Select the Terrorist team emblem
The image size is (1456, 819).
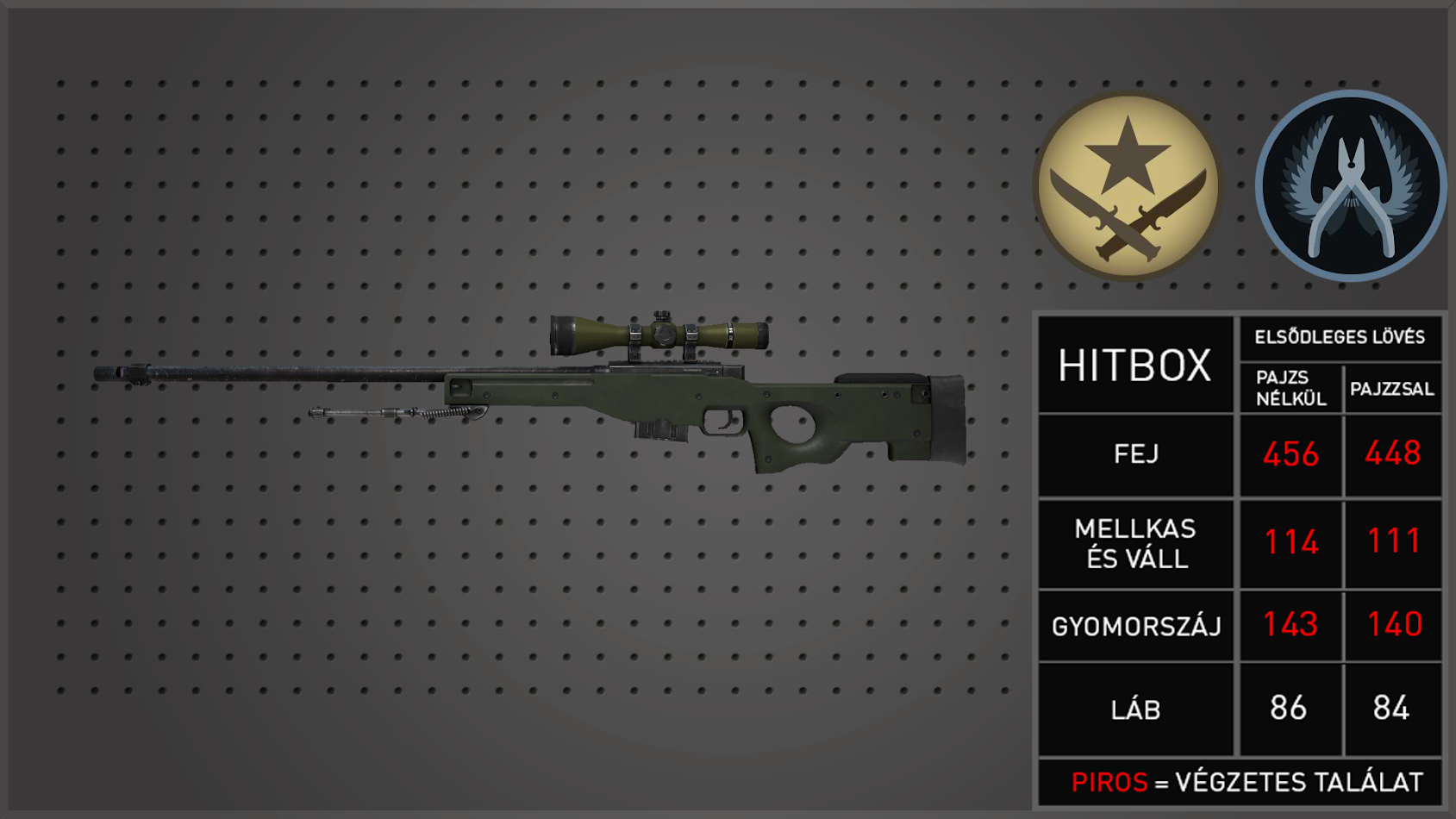point(1128,185)
